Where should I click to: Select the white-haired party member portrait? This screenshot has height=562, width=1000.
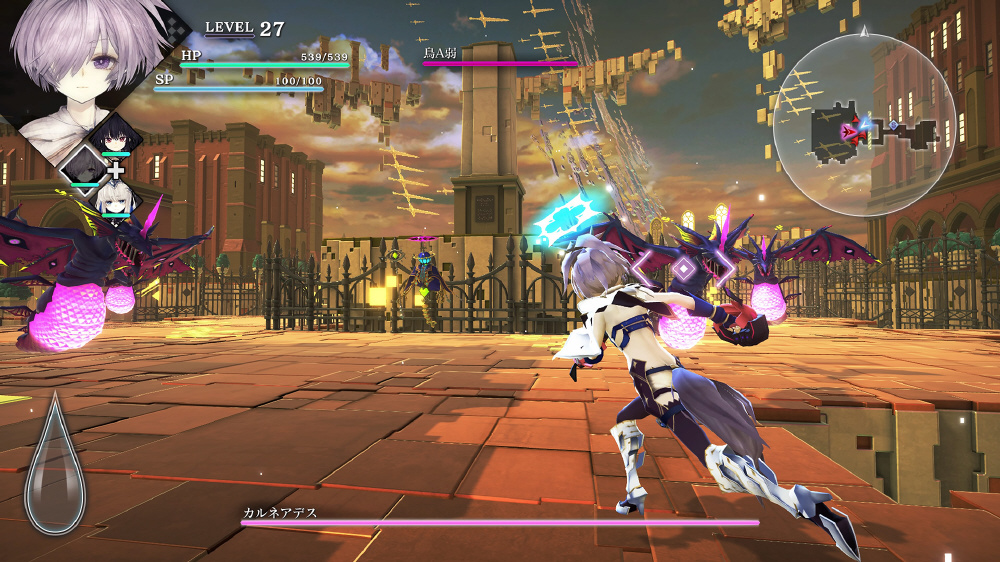pos(114,200)
